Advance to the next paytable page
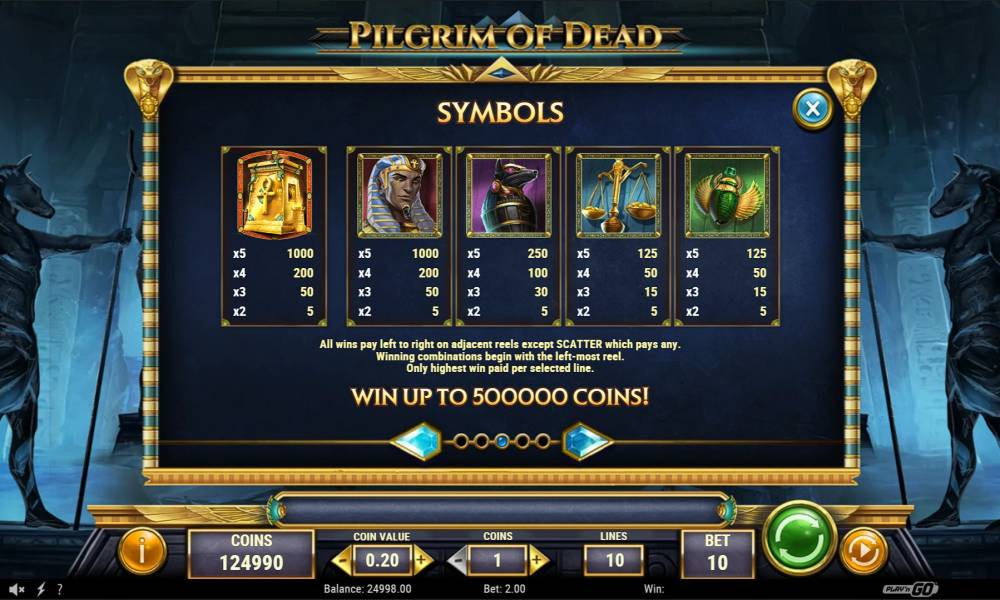This screenshot has width=1000, height=600. click(x=587, y=441)
